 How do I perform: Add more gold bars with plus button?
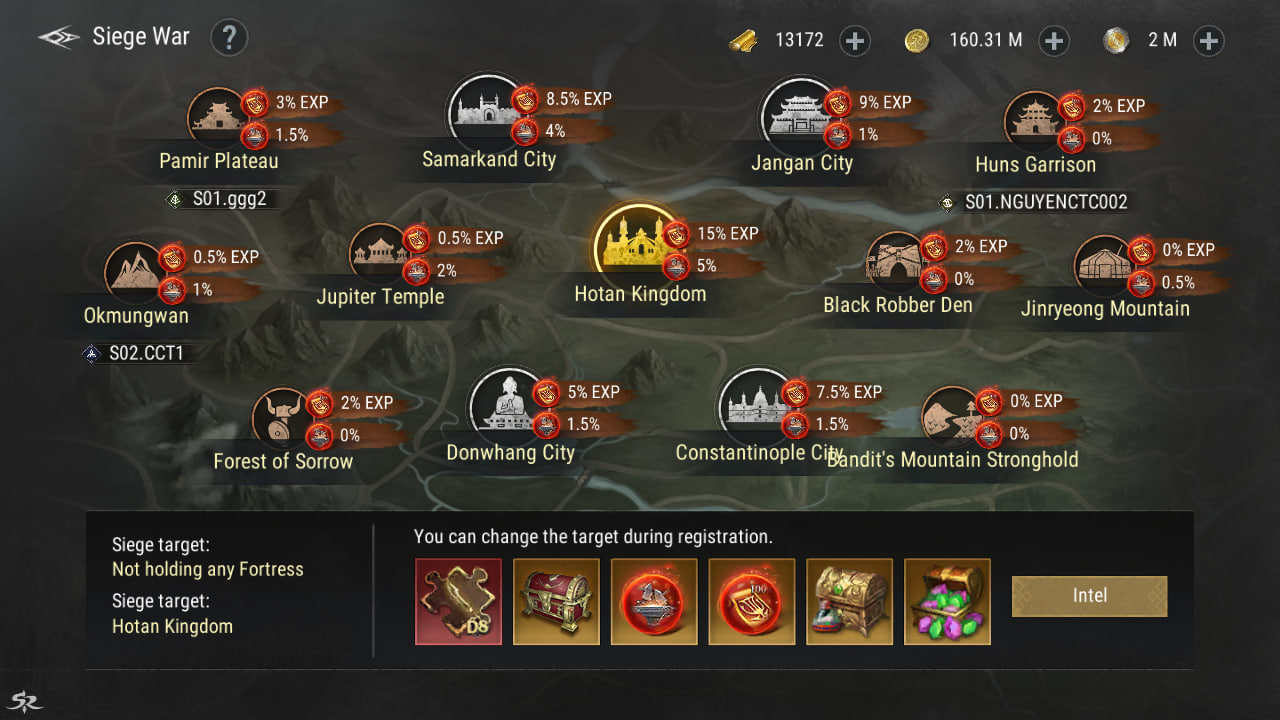(855, 41)
